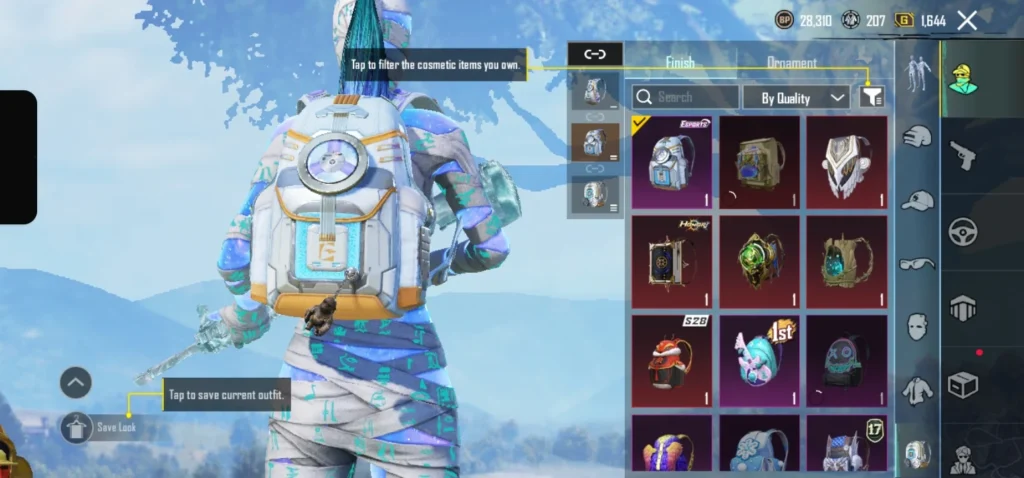Close the inventory screen with the X

pyautogui.click(x=967, y=20)
